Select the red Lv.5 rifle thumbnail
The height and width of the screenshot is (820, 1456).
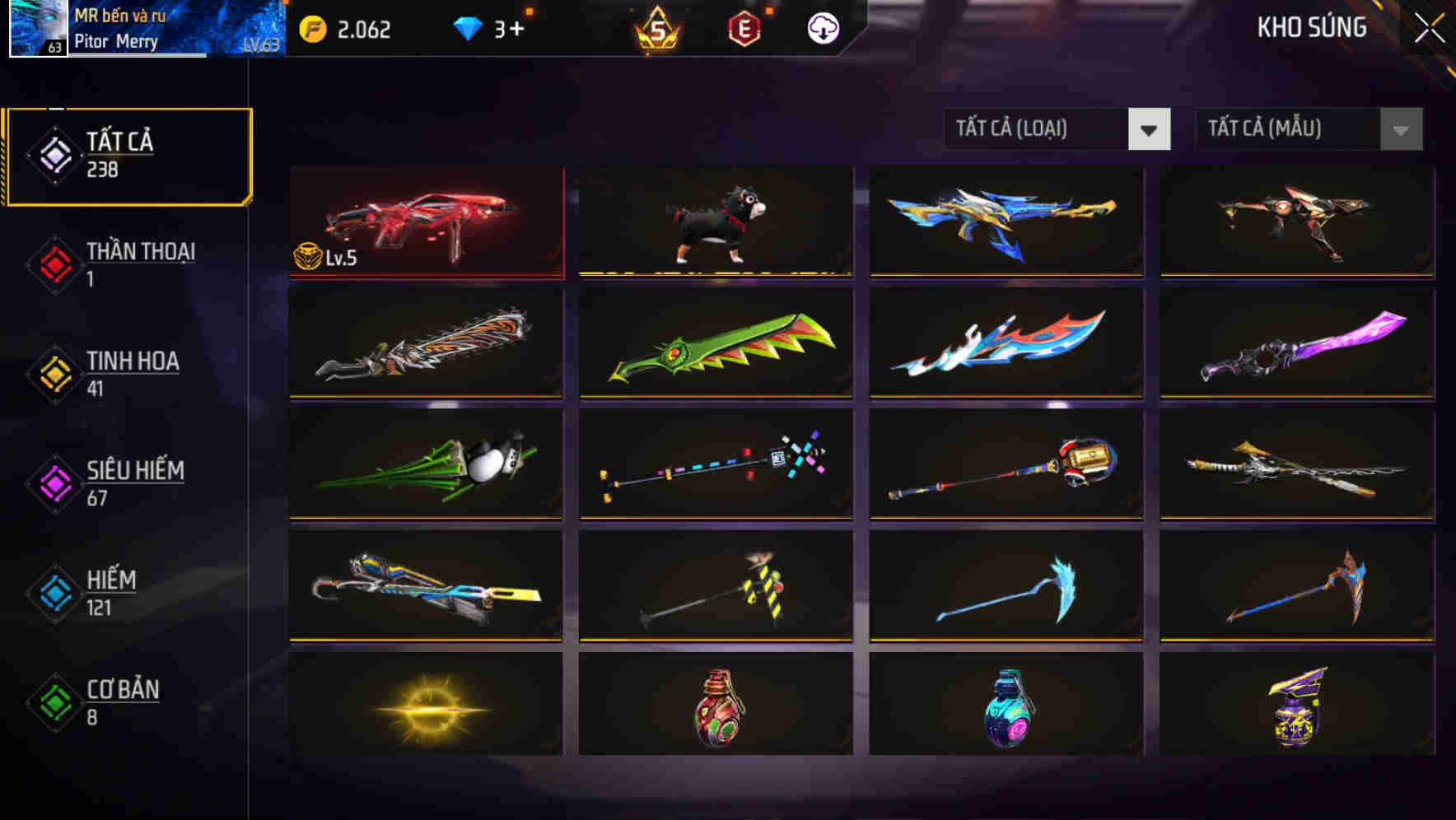coord(426,221)
